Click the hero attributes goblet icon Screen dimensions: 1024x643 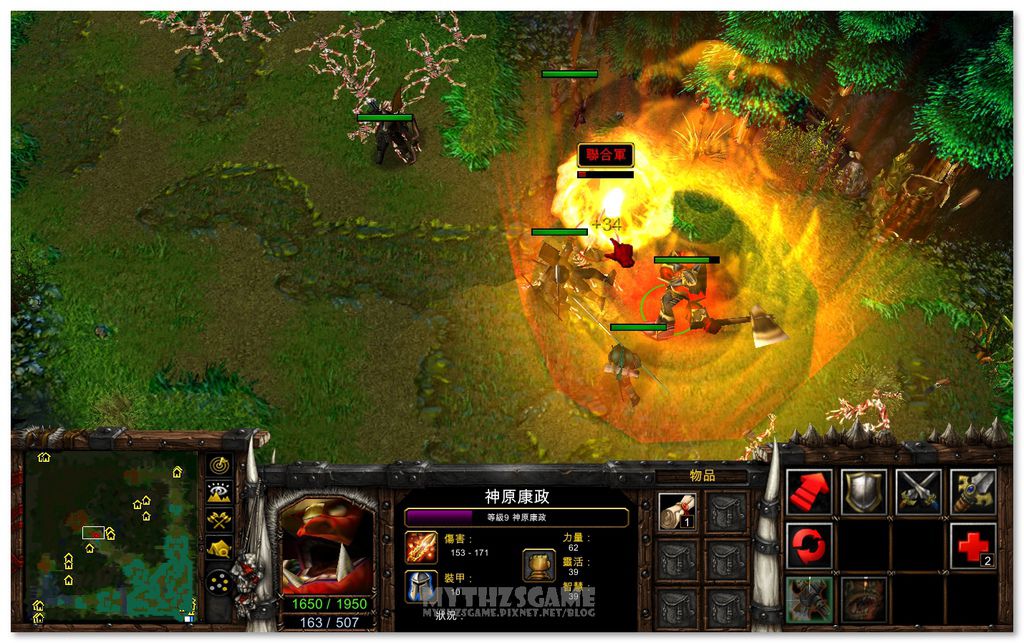coord(538,565)
